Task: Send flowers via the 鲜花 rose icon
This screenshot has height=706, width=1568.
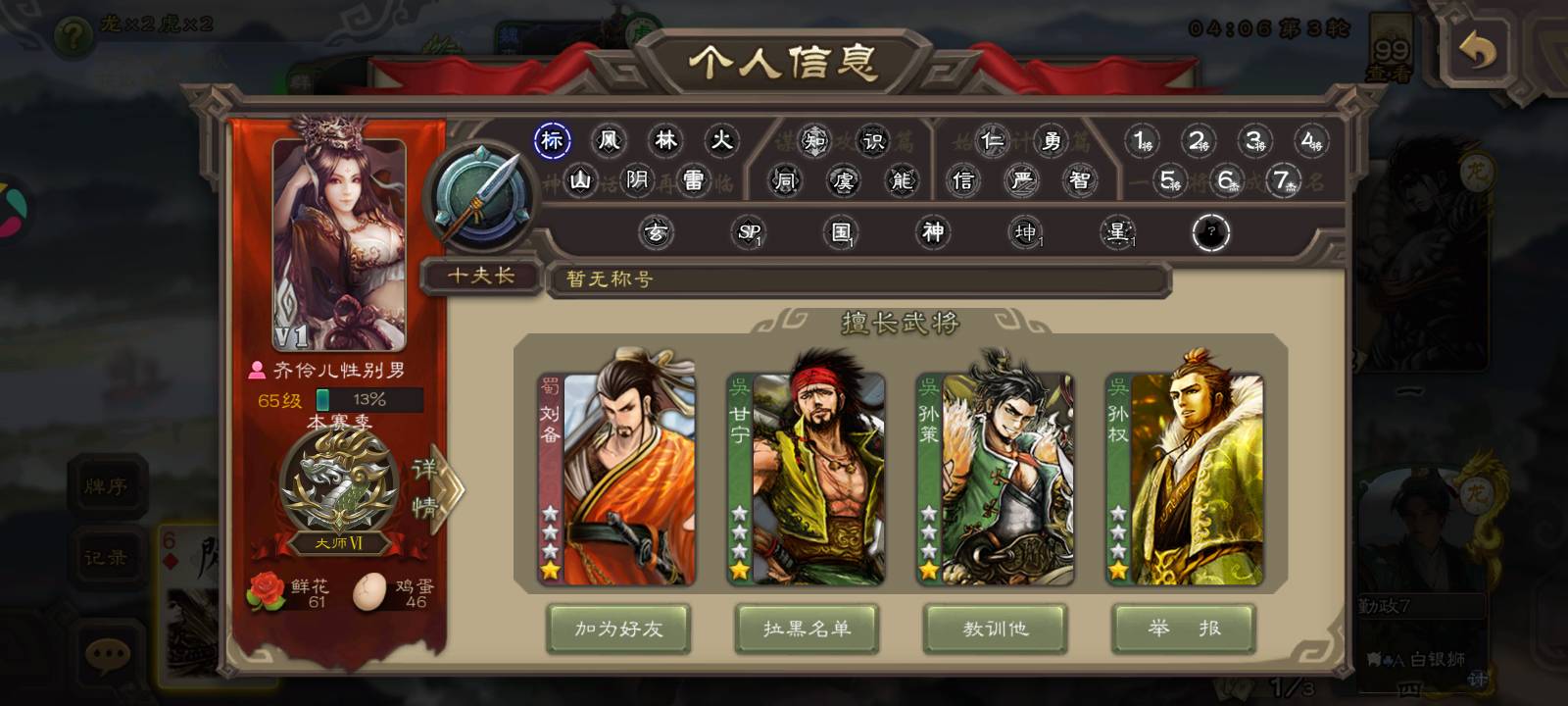Action: 267,591
